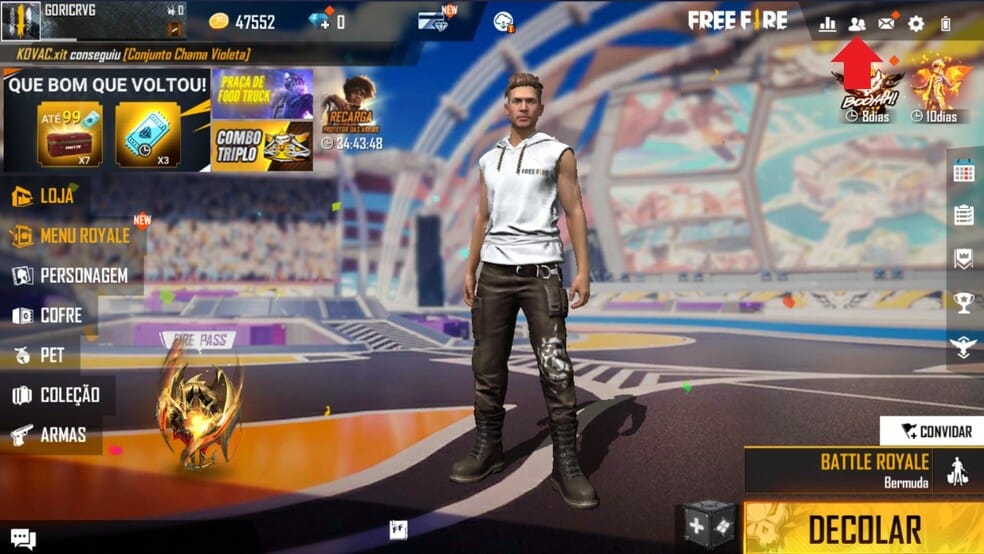Open the calendar icon on the sidebar

pos(963,171)
